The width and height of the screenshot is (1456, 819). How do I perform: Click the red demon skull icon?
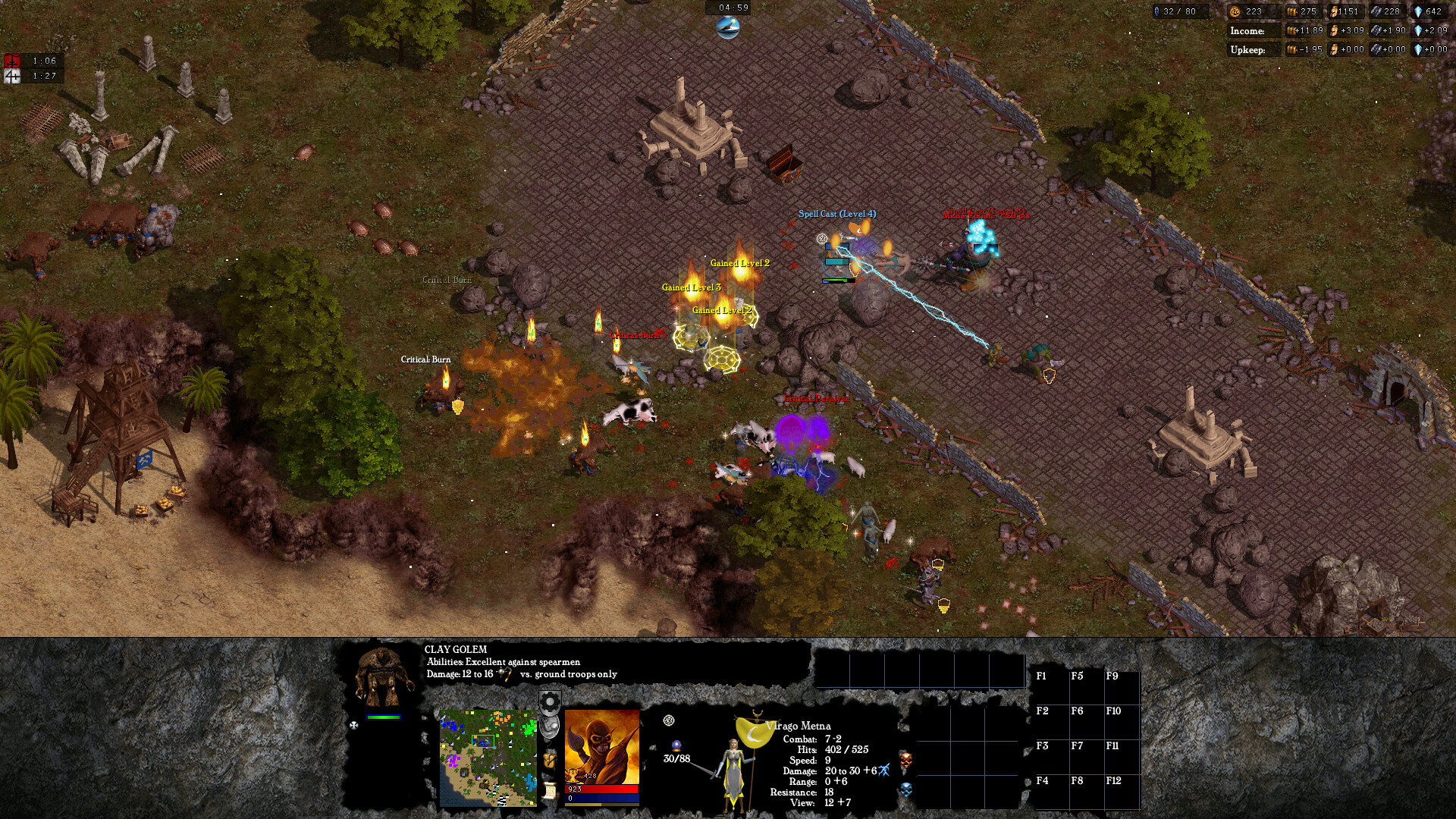(x=906, y=761)
